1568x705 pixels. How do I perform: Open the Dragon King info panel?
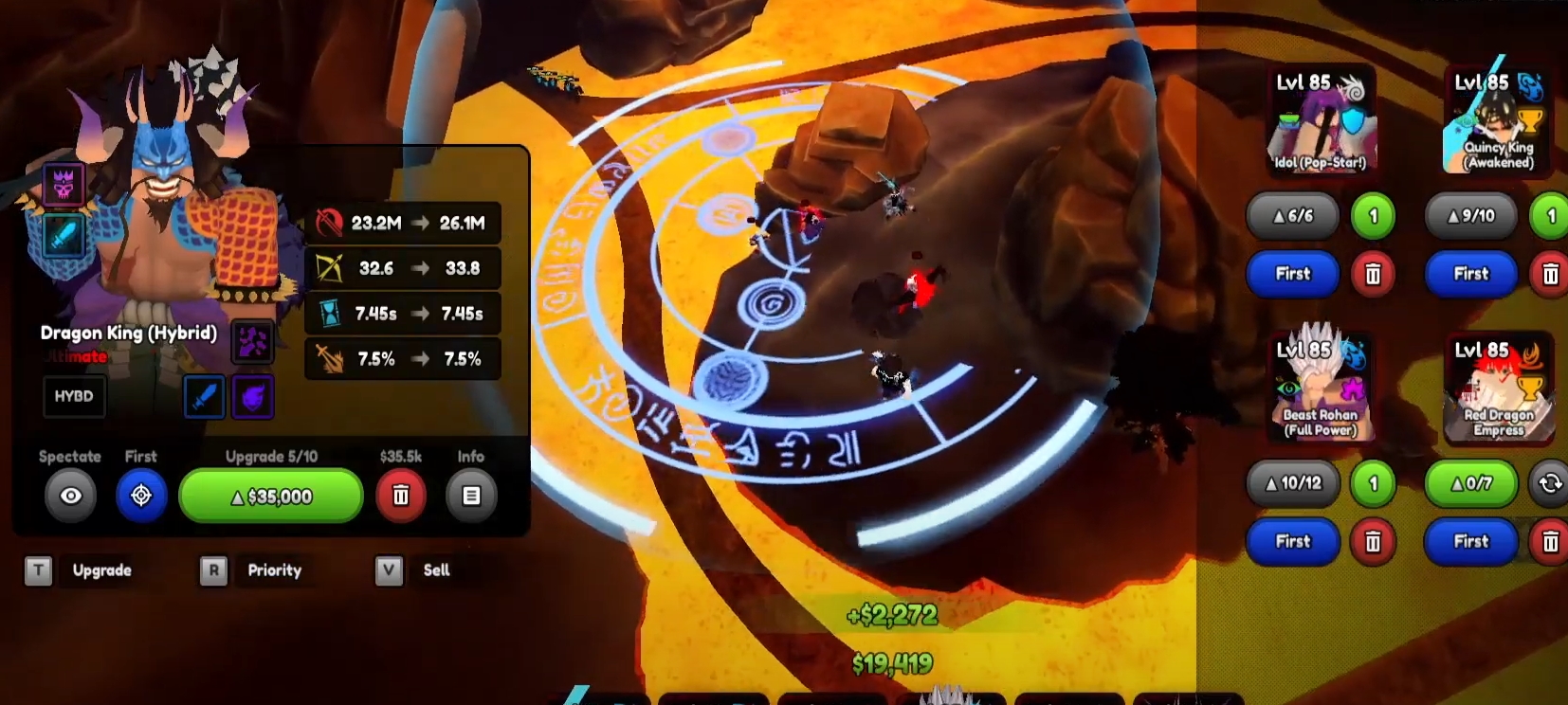pyautogui.click(x=471, y=496)
